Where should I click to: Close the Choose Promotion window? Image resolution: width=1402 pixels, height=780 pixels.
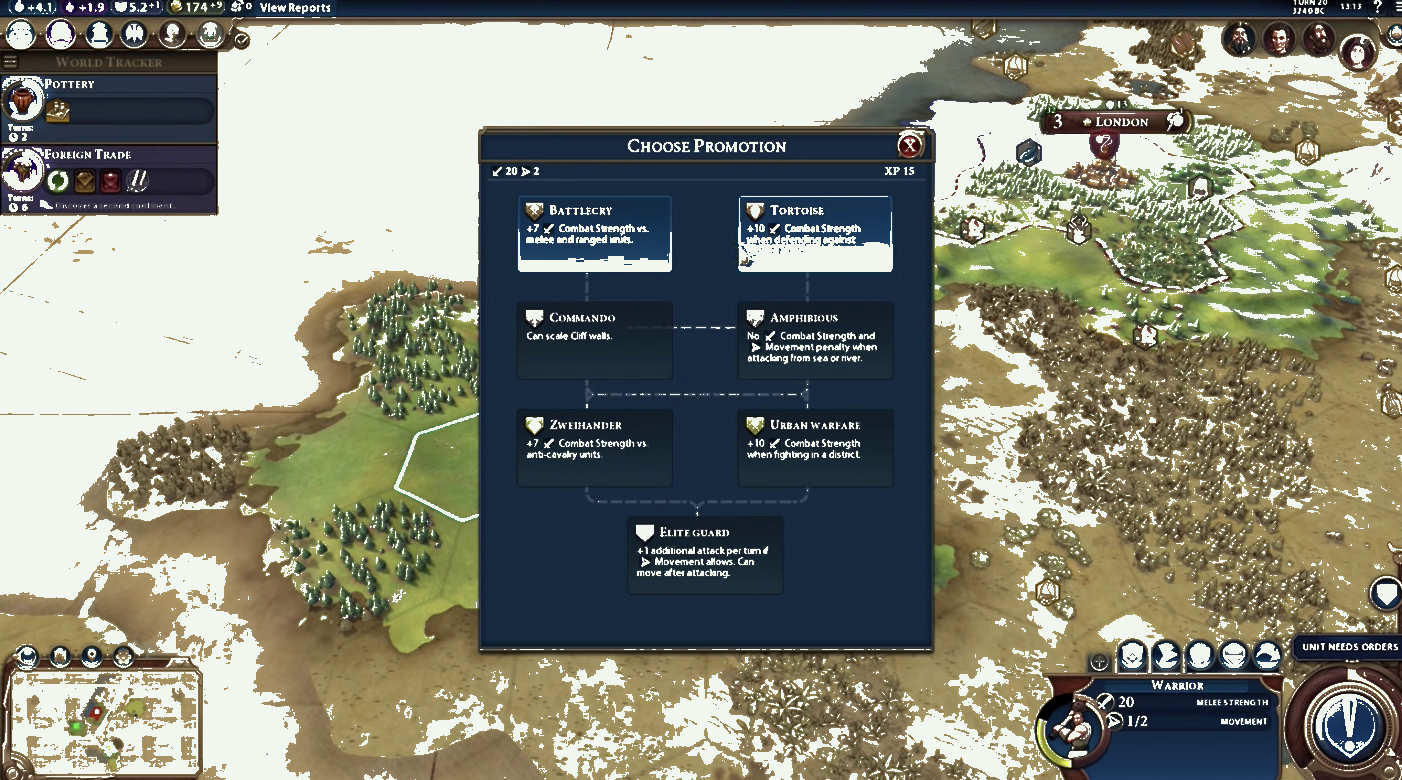tap(910, 146)
